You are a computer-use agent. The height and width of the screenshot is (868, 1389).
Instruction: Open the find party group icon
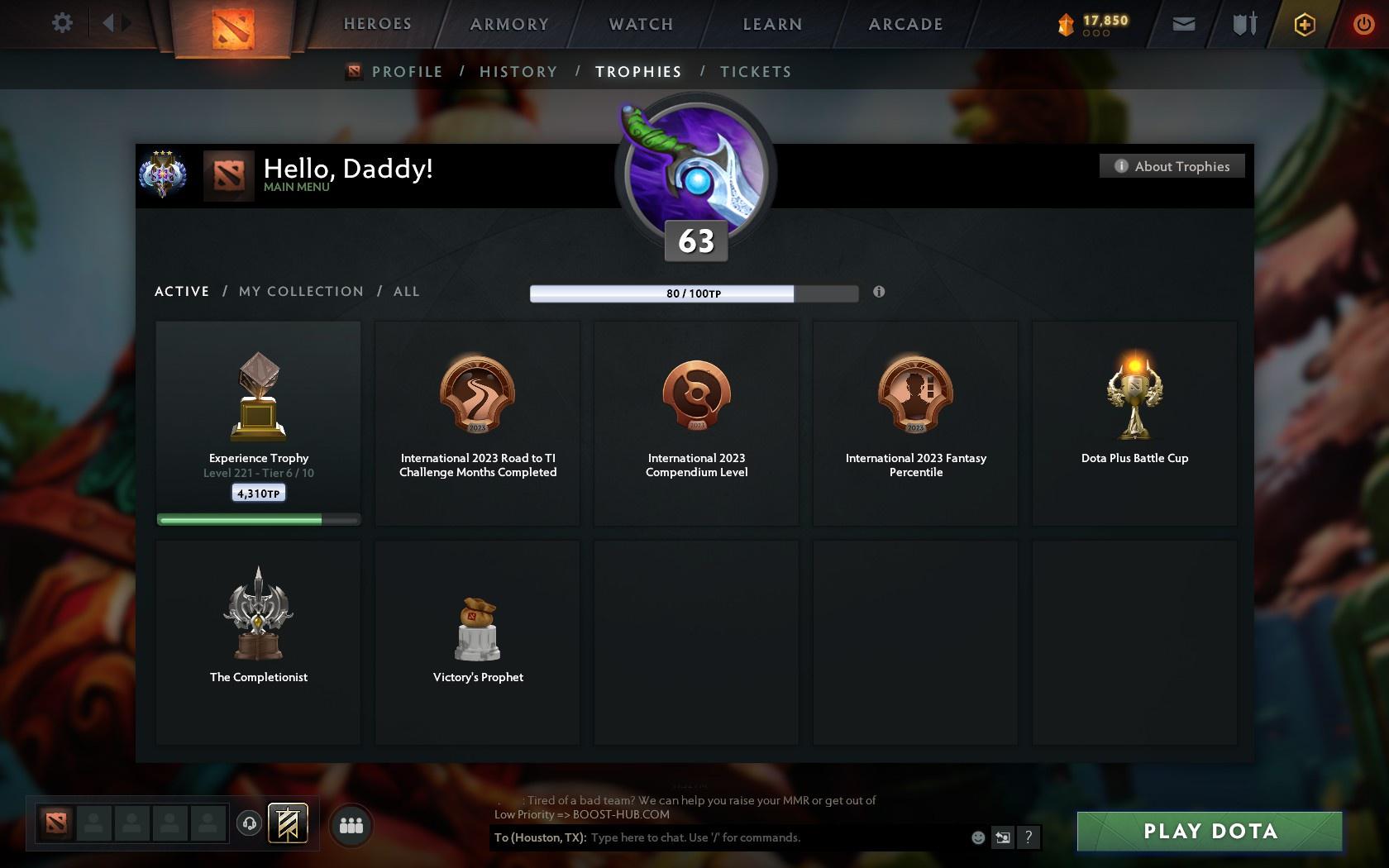[x=351, y=823]
